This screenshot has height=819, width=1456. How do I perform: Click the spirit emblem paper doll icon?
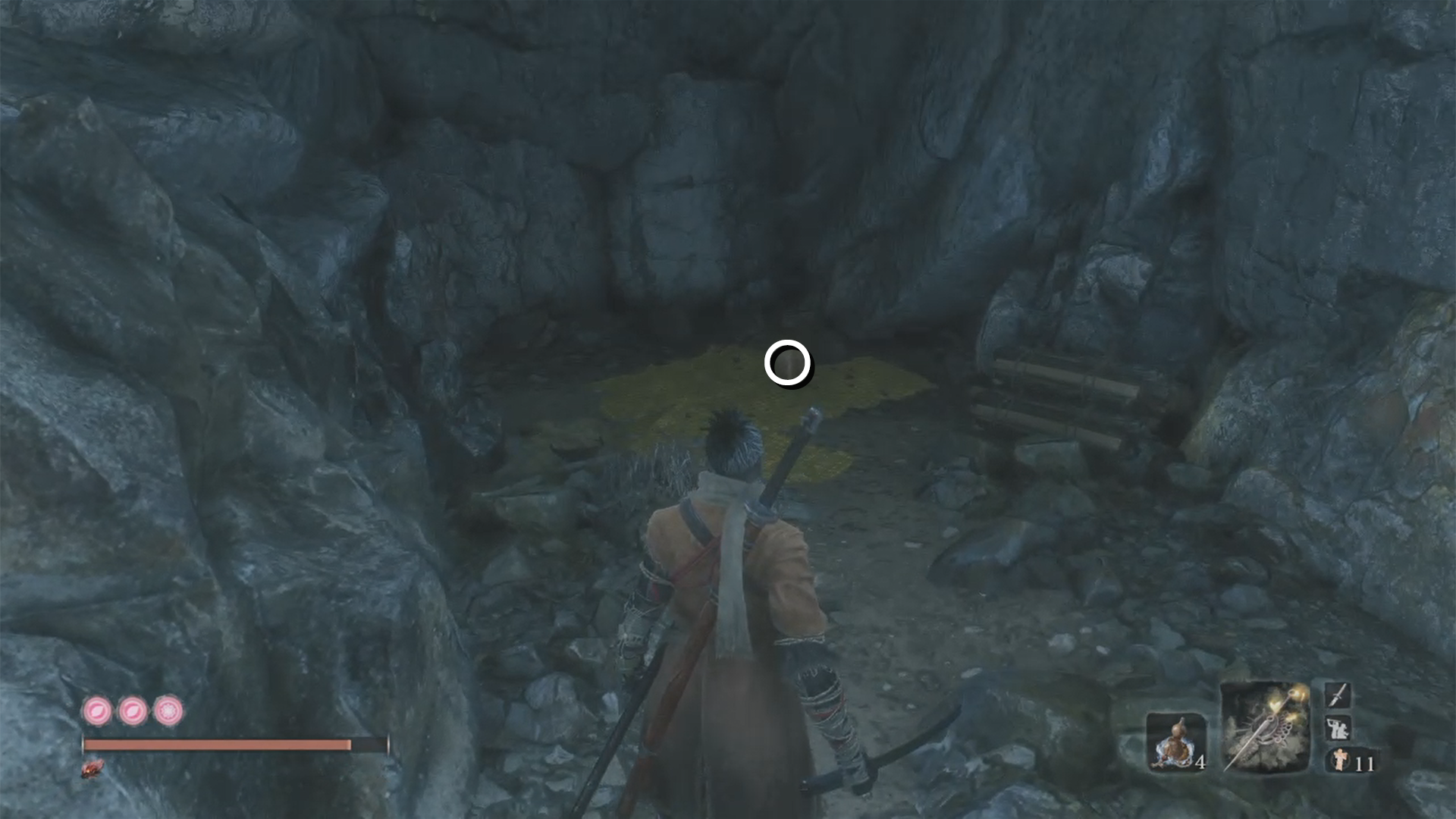click(1340, 760)
